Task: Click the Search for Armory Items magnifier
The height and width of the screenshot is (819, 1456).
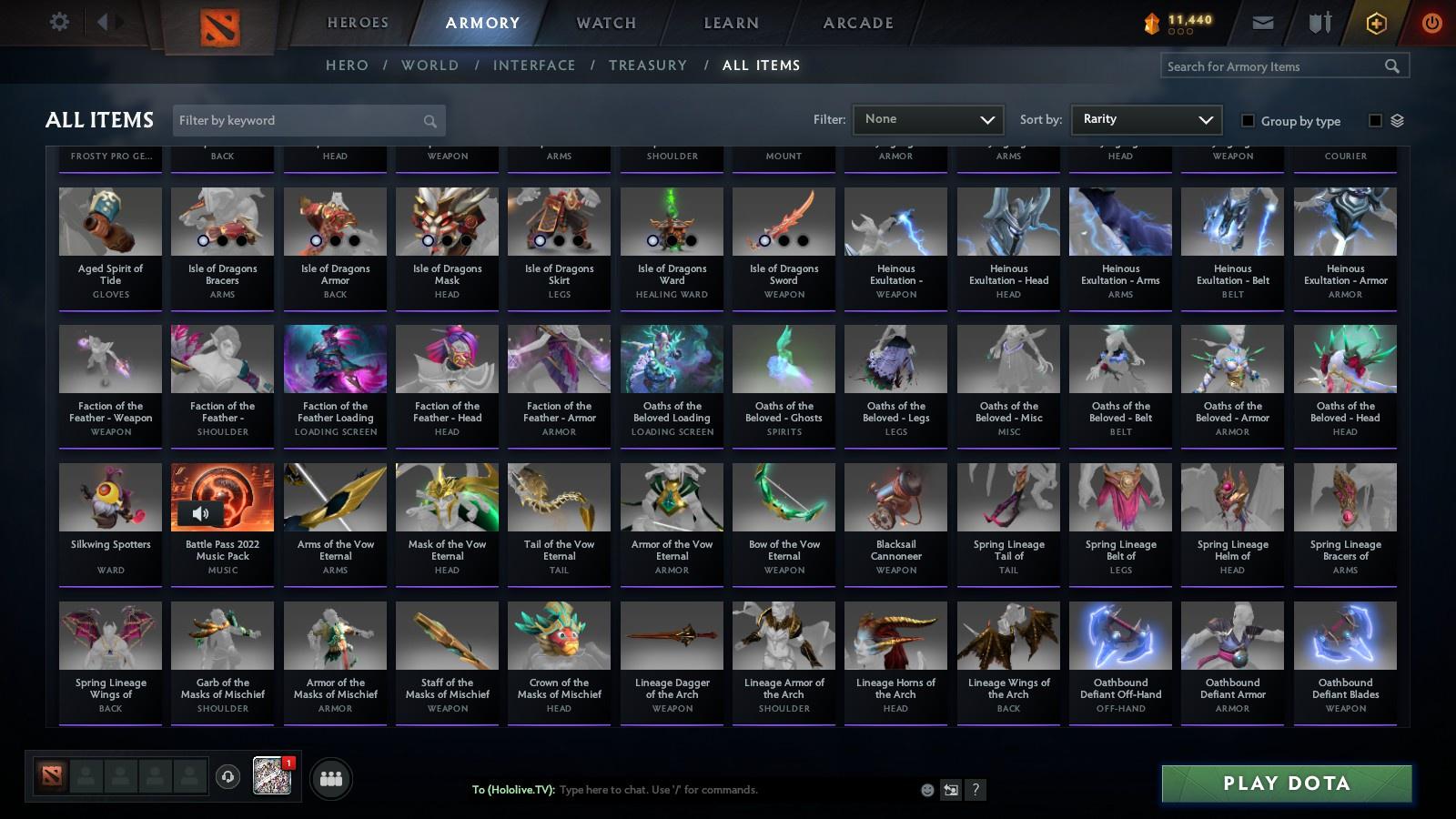Action: (1393, 66)
